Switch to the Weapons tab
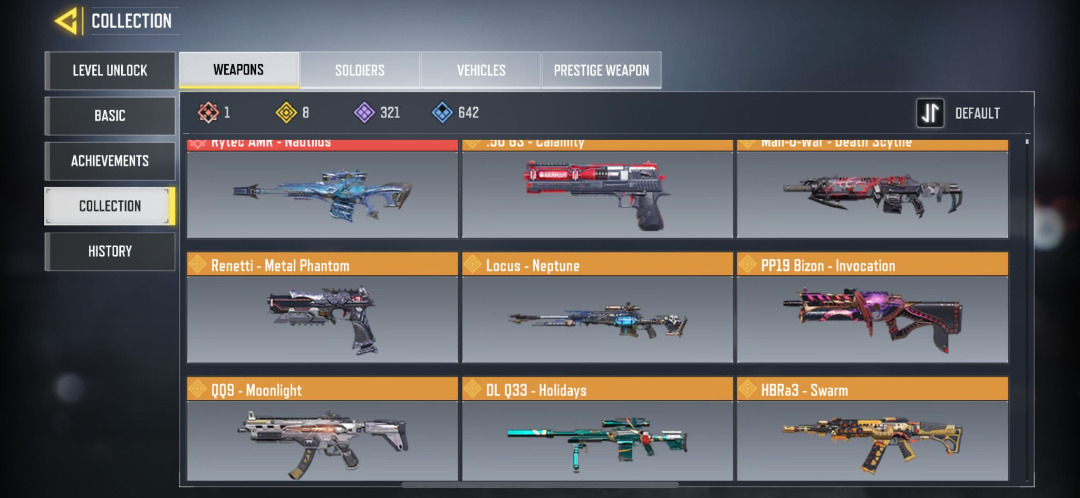Image resolution: width=1080 pixels, height=498 pixels. 238,70
